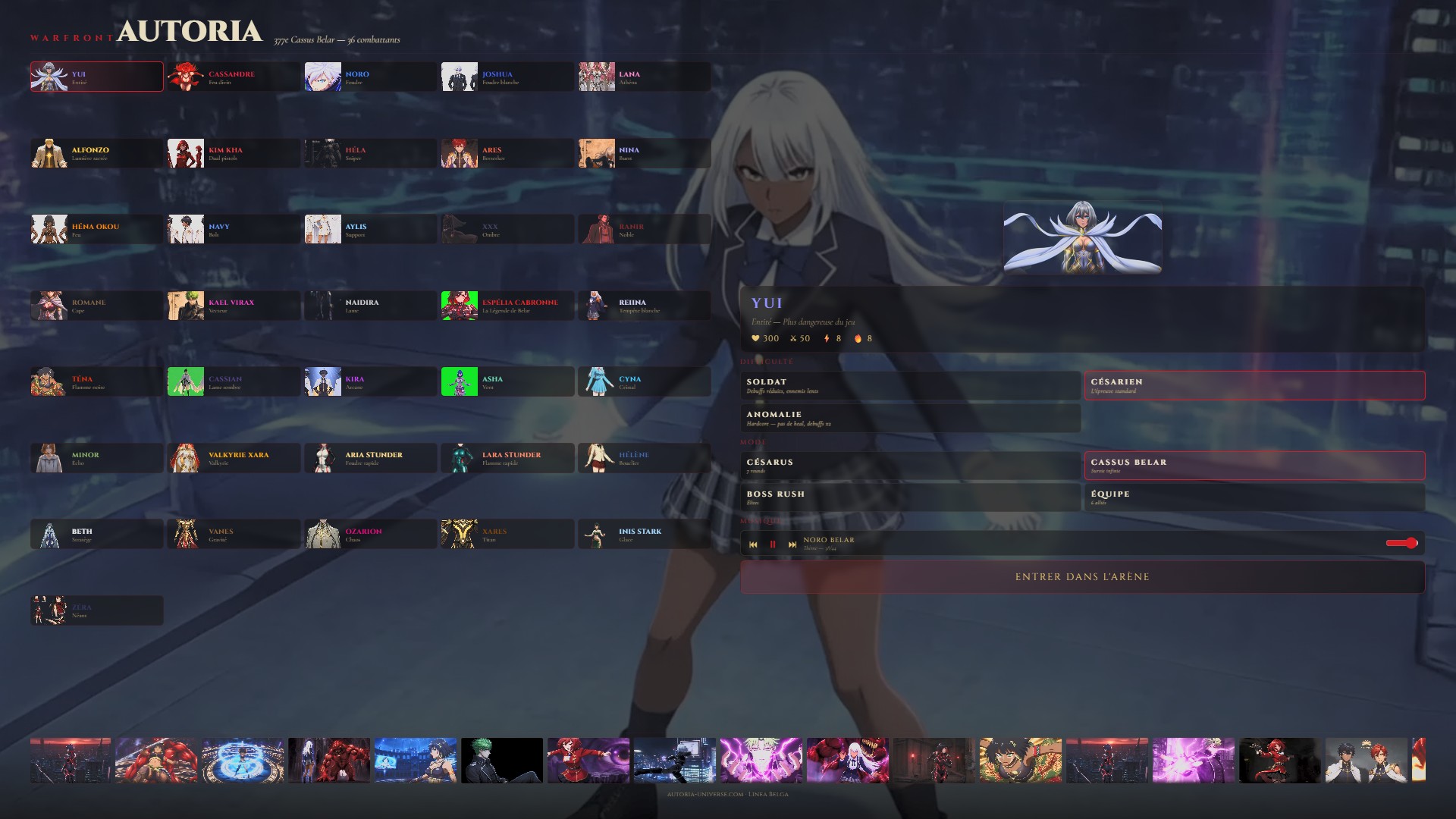
Task: Switch mode to Césarus
Action: 910,466
